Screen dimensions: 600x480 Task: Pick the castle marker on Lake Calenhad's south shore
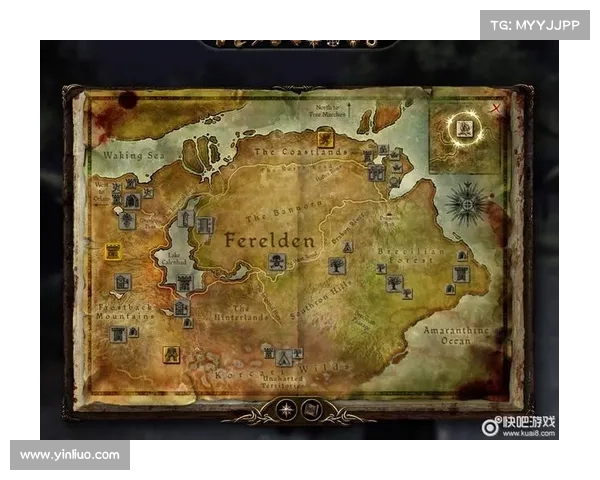coord(184,283)
